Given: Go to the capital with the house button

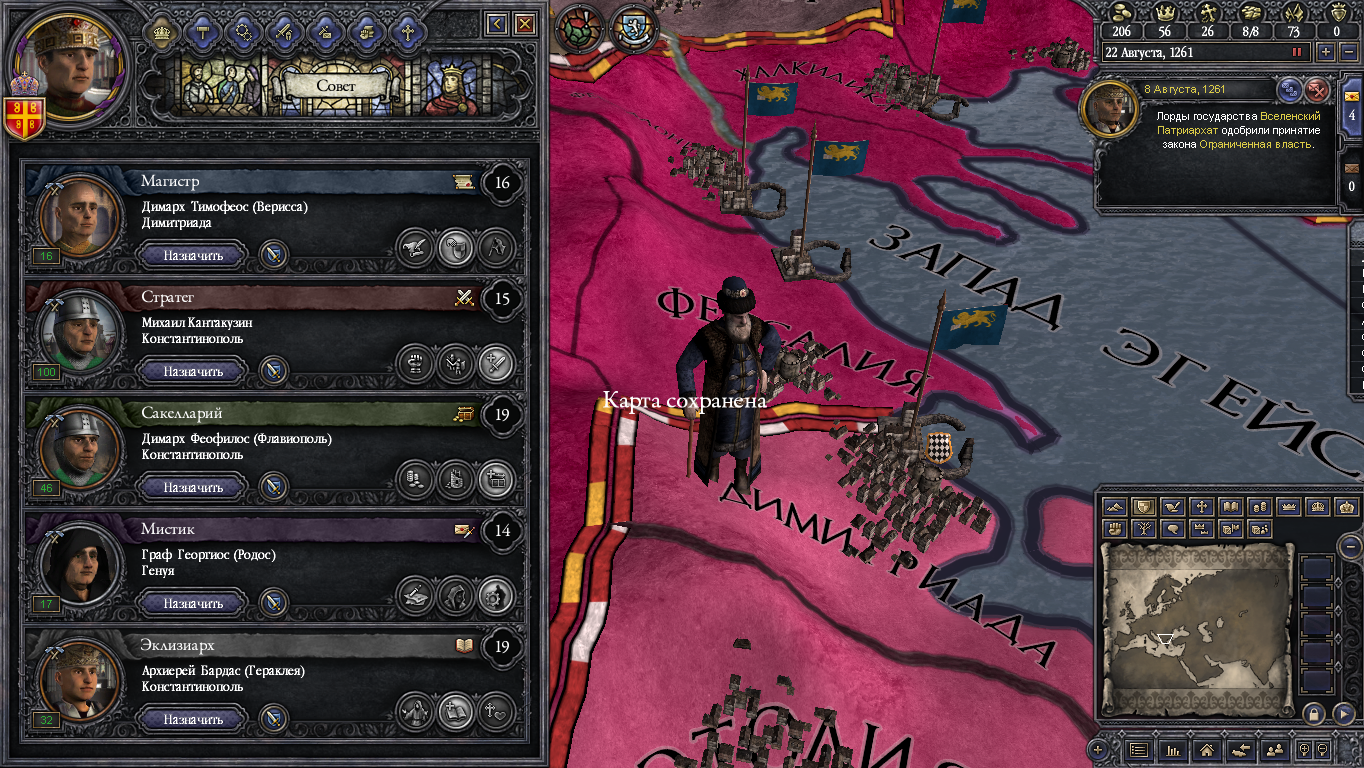Looking at the screenshot, I should [x=1206, y=749].
